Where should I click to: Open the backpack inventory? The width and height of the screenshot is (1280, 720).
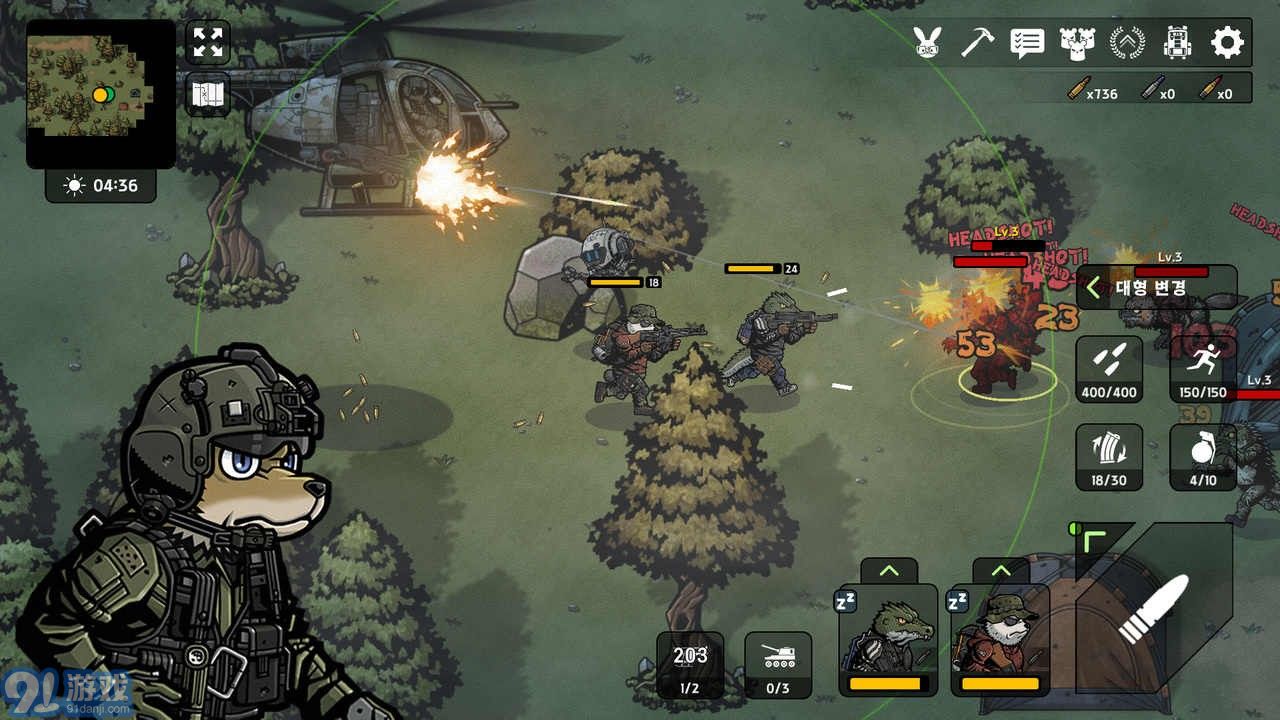1177,42
